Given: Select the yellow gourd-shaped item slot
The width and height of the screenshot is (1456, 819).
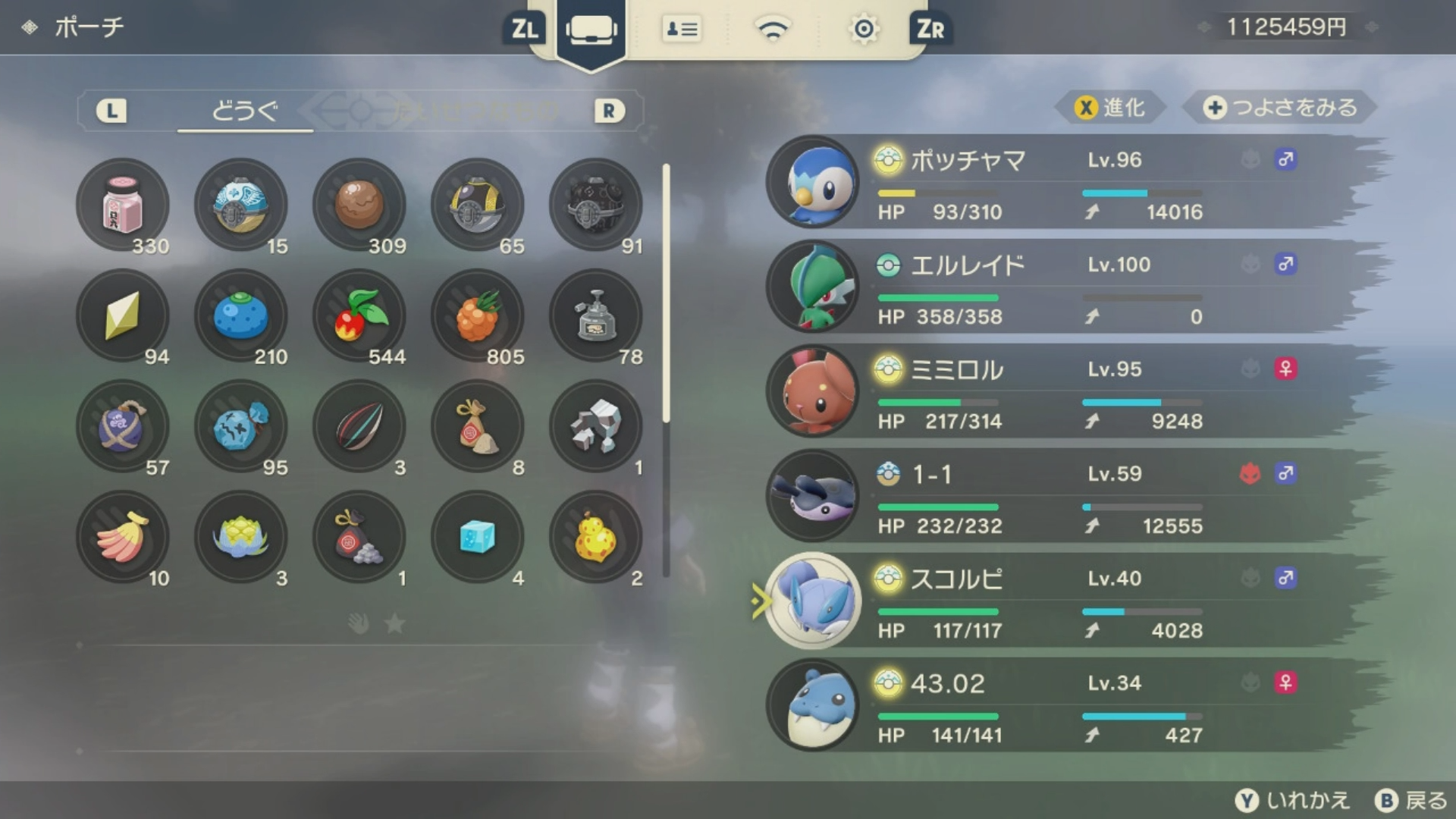Looking at the screenshot, I should click(596, 537).
